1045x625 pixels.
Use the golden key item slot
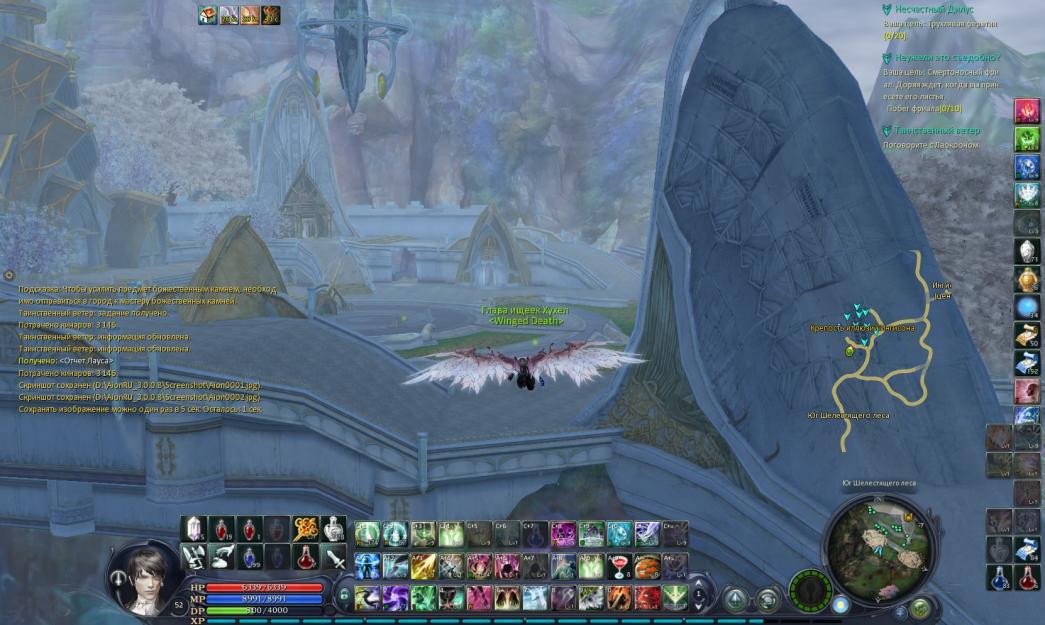305,529
